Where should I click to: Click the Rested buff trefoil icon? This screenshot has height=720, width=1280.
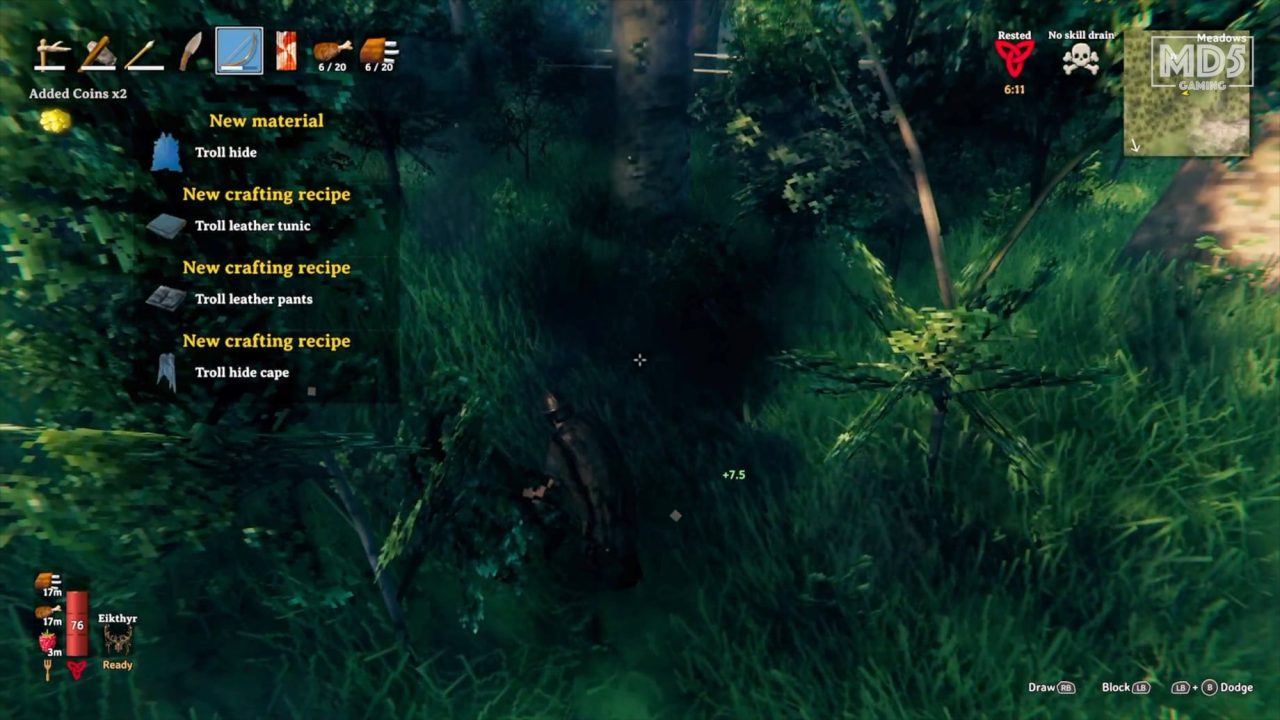(1013, 55)
